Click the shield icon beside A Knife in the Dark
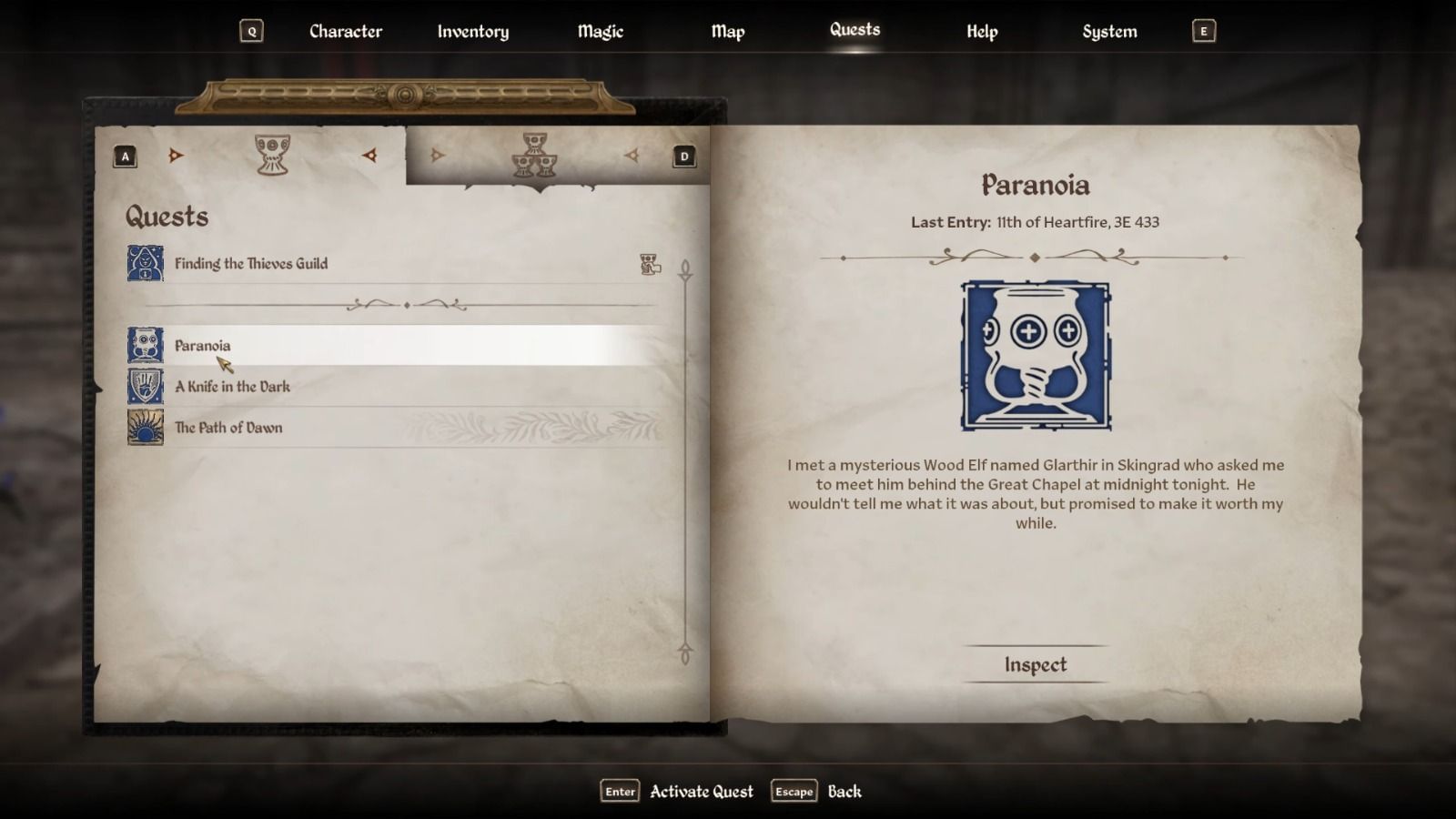 144,386
